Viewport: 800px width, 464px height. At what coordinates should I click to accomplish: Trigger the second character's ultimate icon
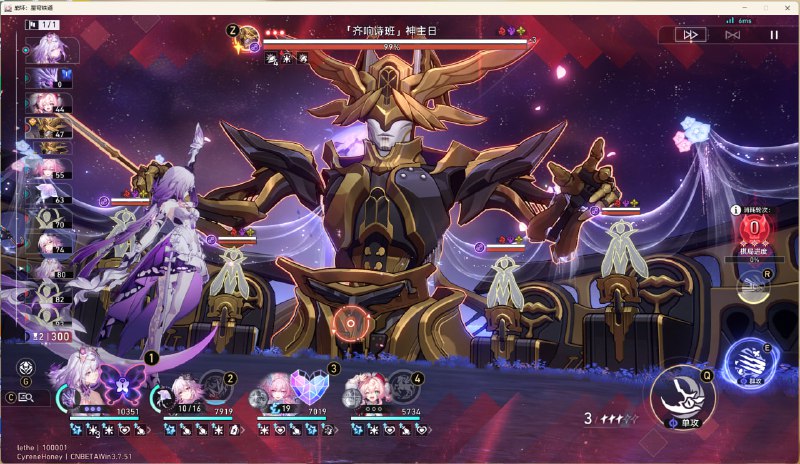pos(215,386)
